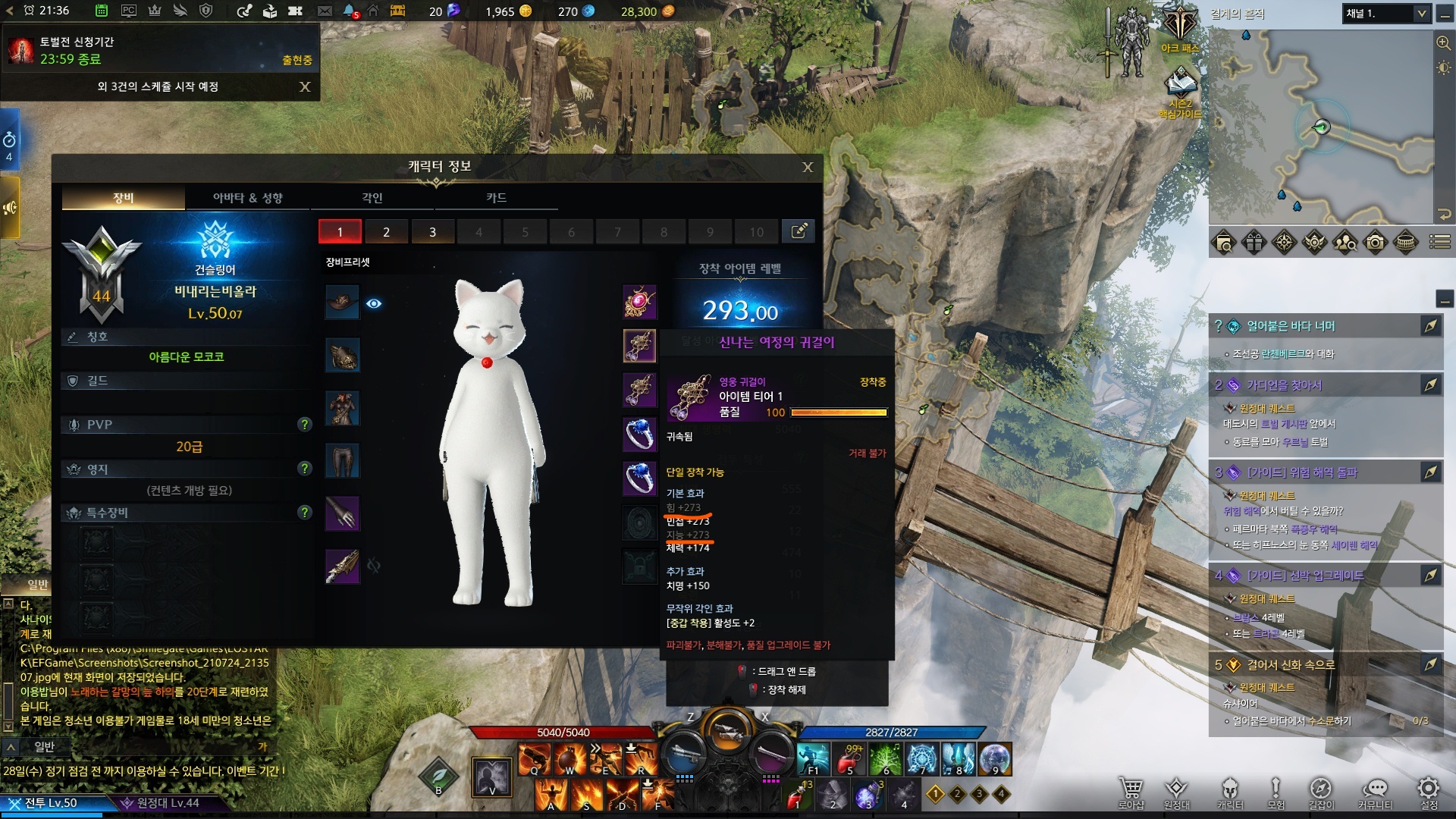Open the 각인 engraving tab
Screen dimensions: 1456x819
[372, 198]
